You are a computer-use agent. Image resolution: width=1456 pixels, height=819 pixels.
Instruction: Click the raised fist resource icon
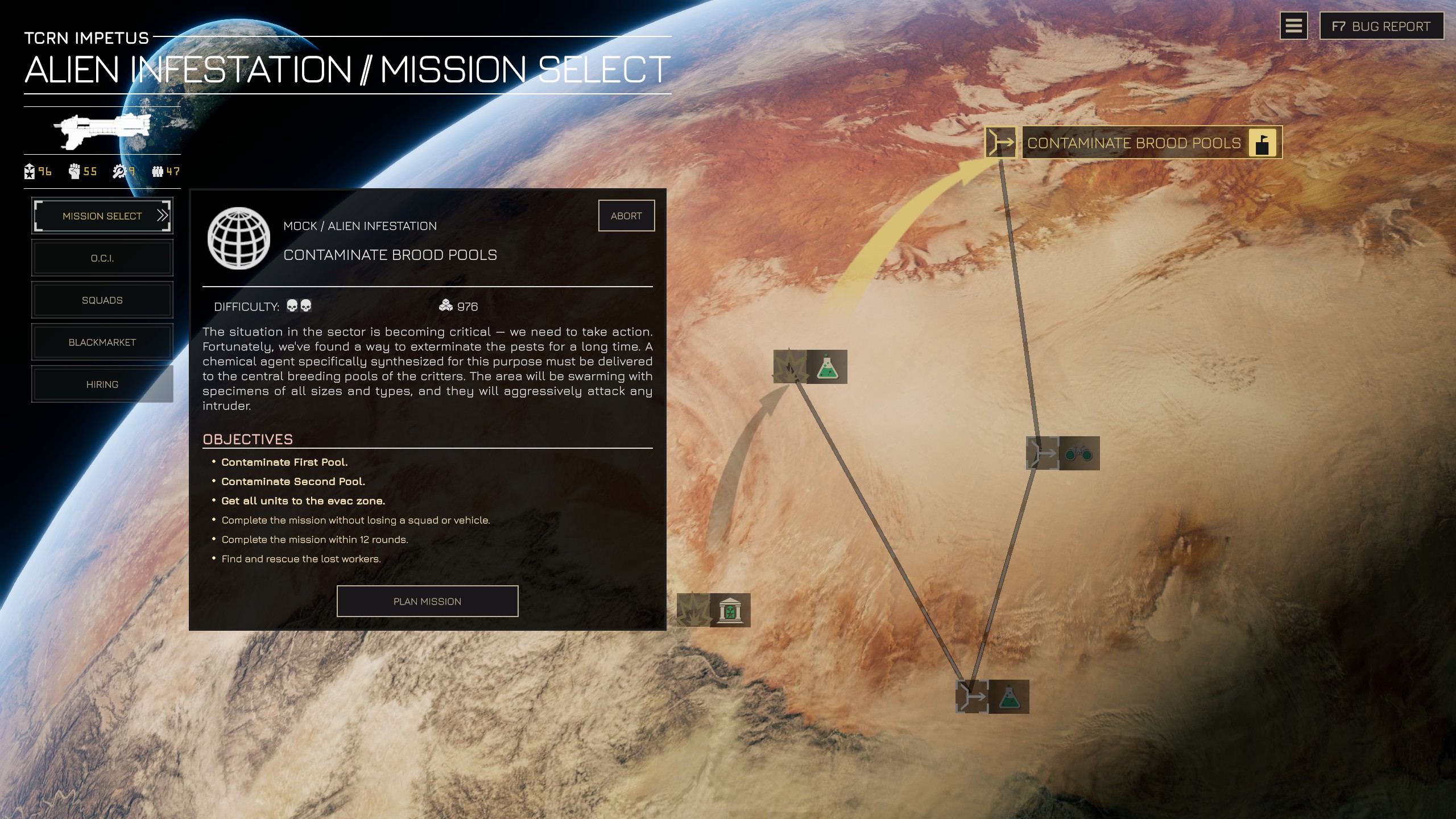74,171
